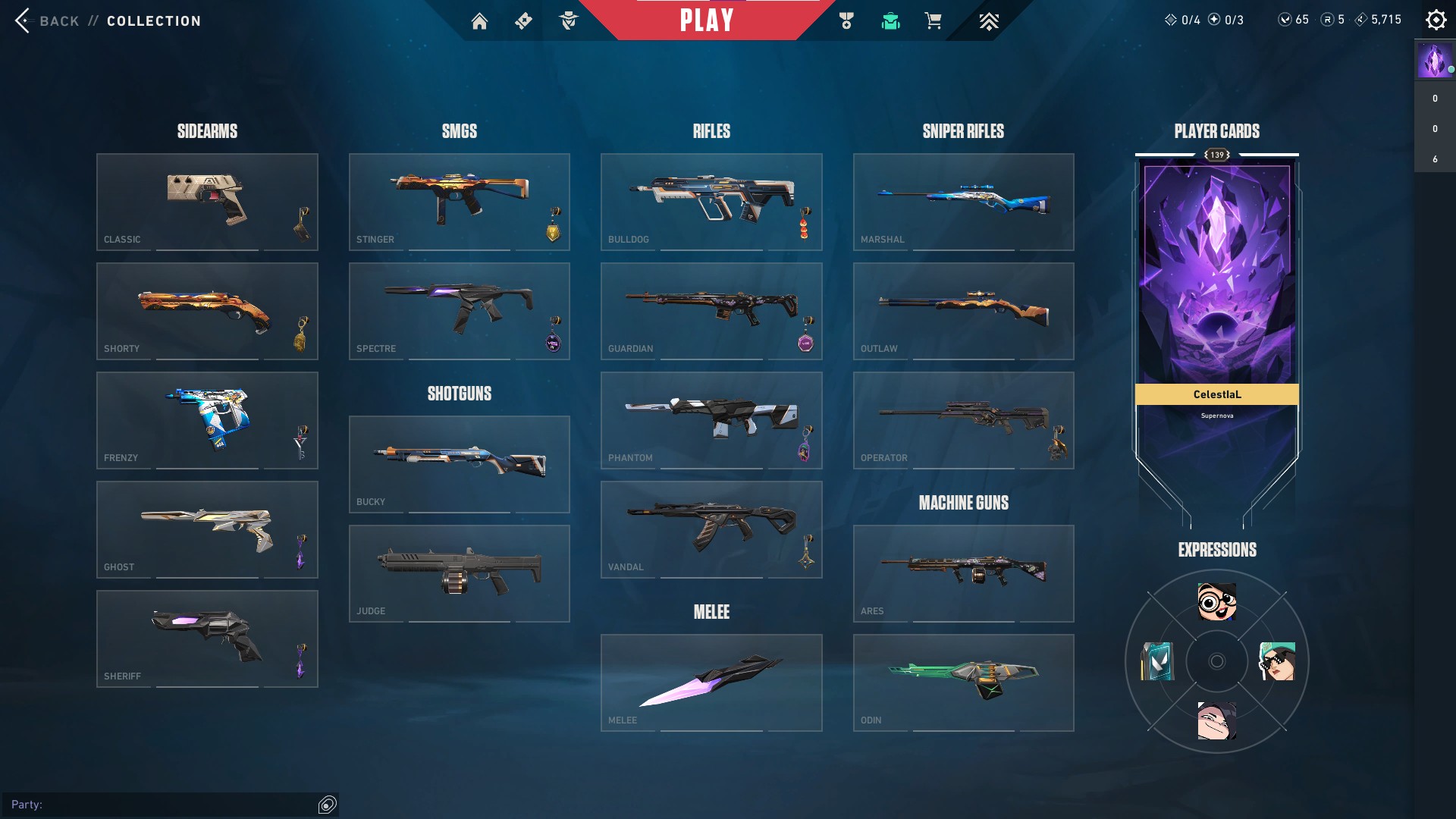This screenshot has height=819, width=1456.
Task: Select the Classic sidearm slot
Action: (x=207, y=202)
